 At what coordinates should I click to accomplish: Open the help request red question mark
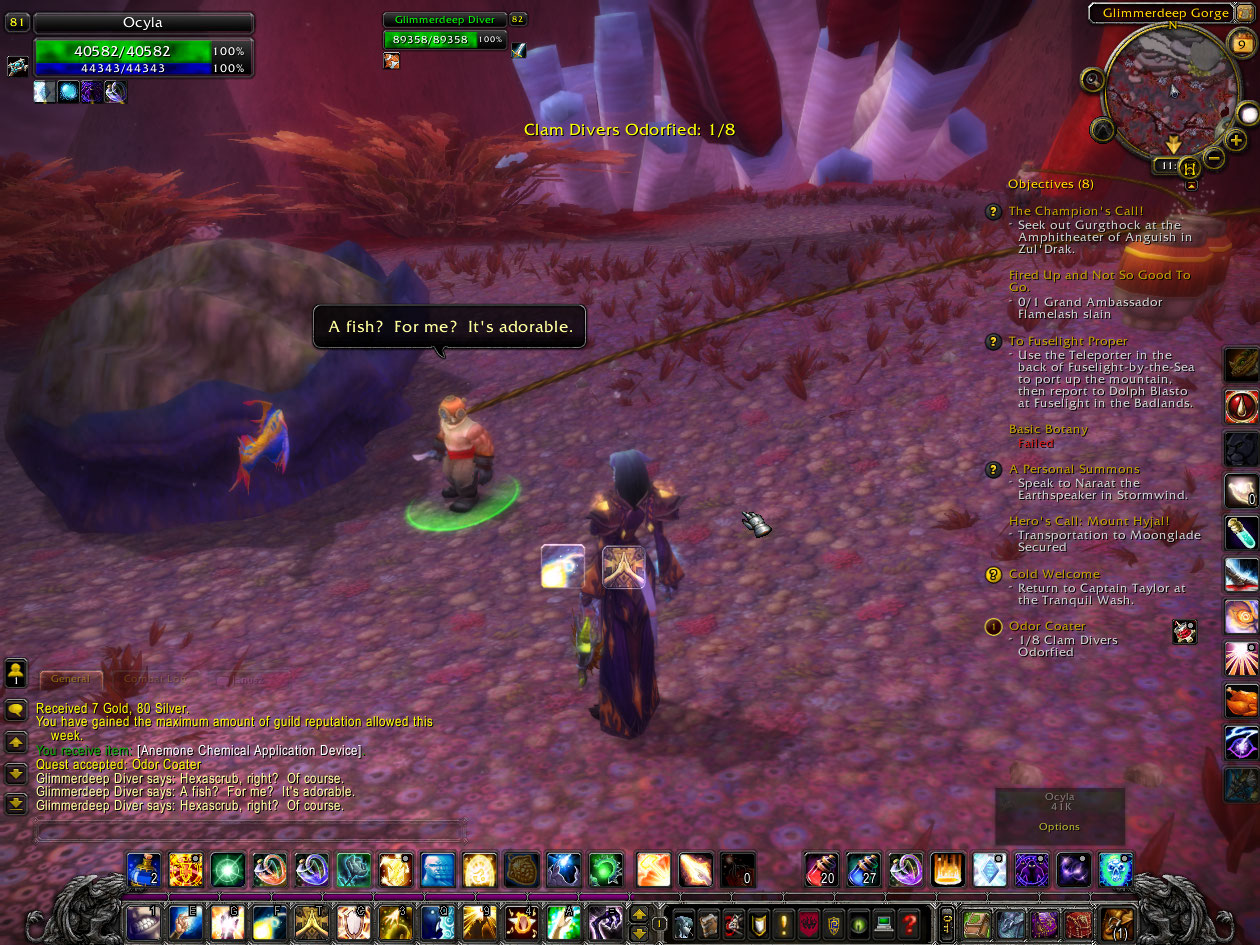[x=908, y=923]
